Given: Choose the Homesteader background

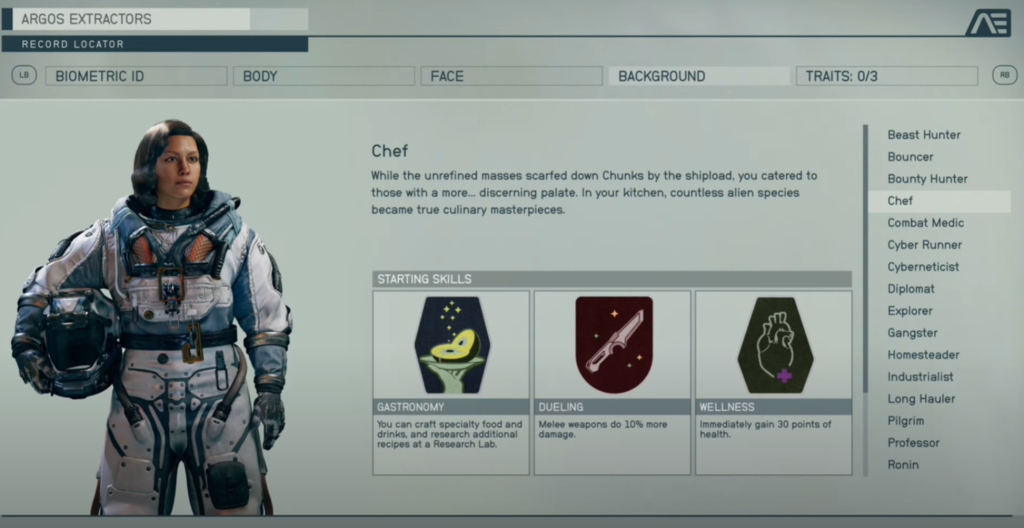Looking at the screenshot, I should coord(923,355).
